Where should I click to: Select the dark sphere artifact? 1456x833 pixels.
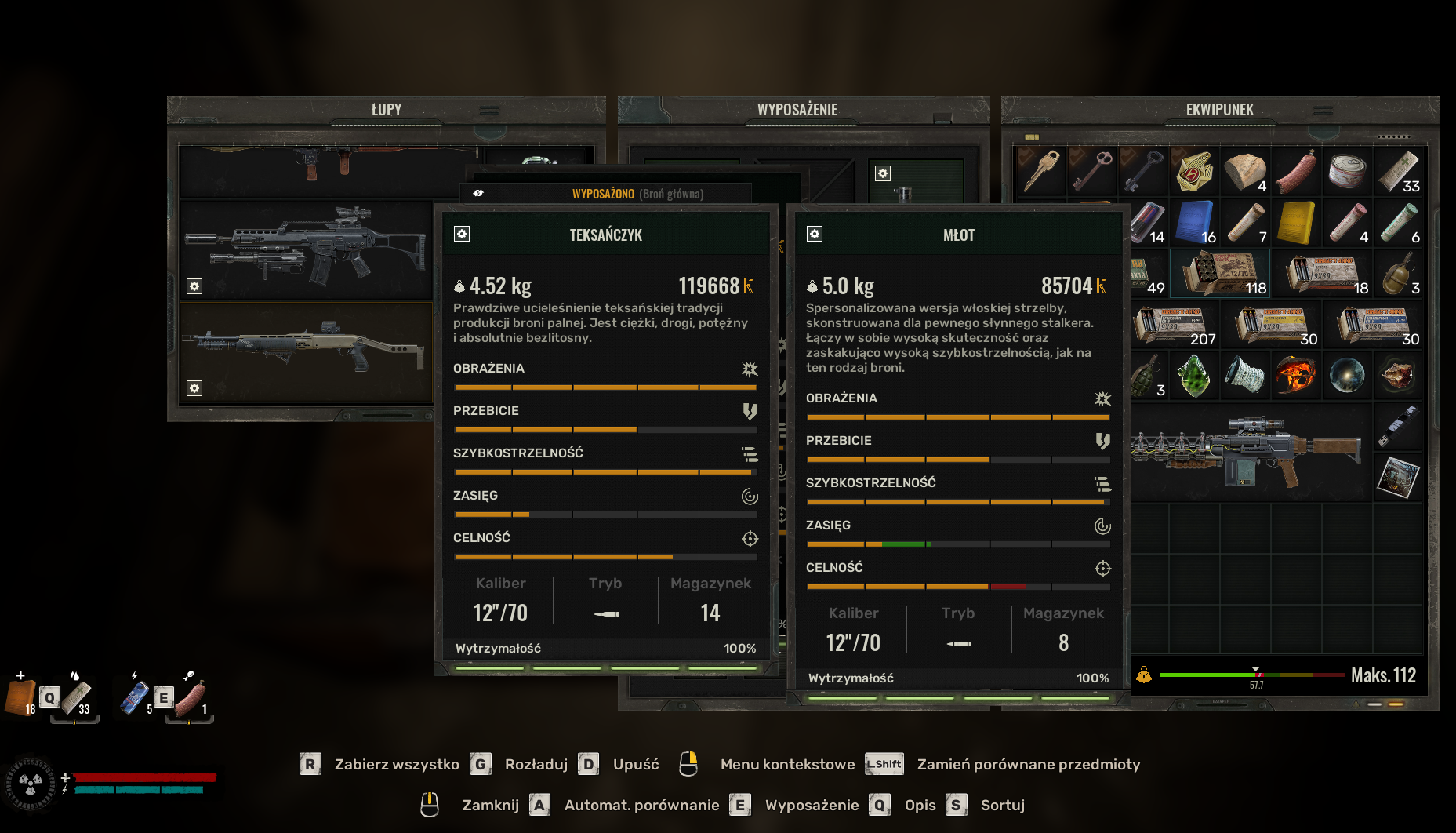[1347, 375]
